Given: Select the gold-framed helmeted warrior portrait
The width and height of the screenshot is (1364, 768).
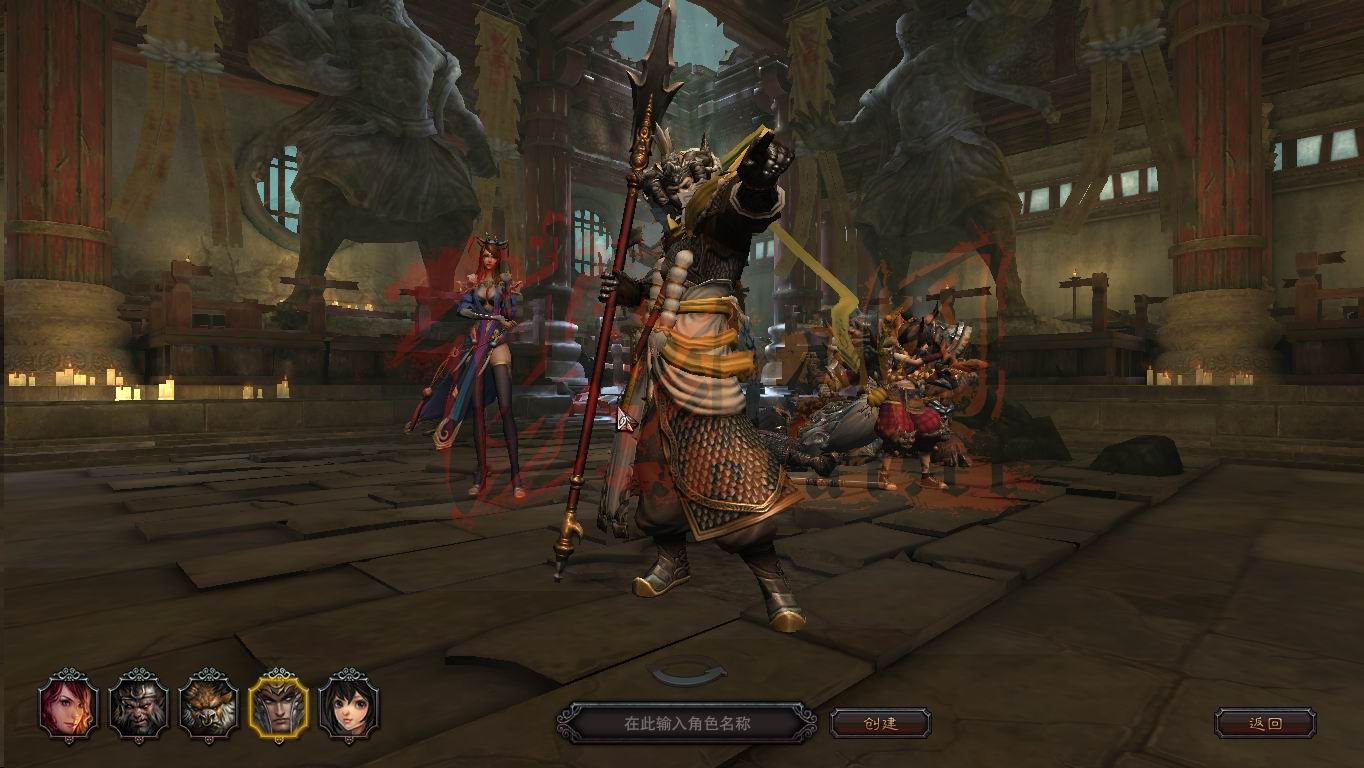Looking at the screenshot, I should tap(279, 705).
